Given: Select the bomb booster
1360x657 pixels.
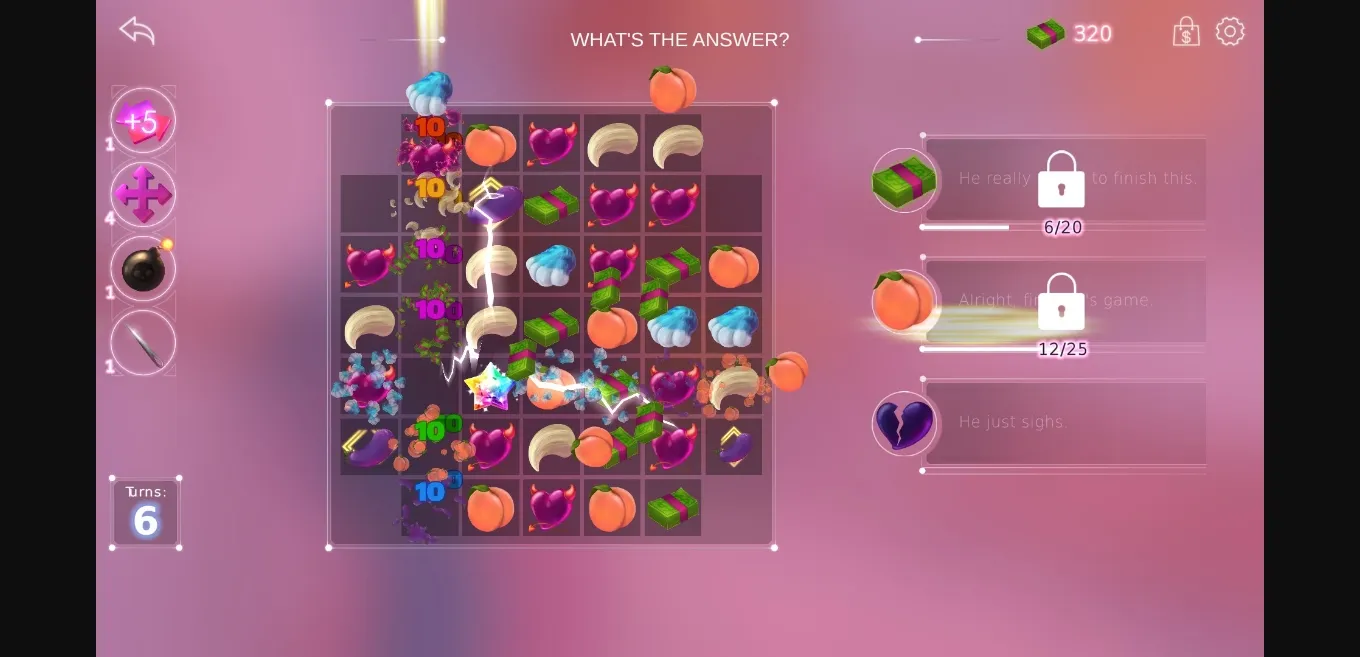Looking at the screenshot, I should (143, 269).
